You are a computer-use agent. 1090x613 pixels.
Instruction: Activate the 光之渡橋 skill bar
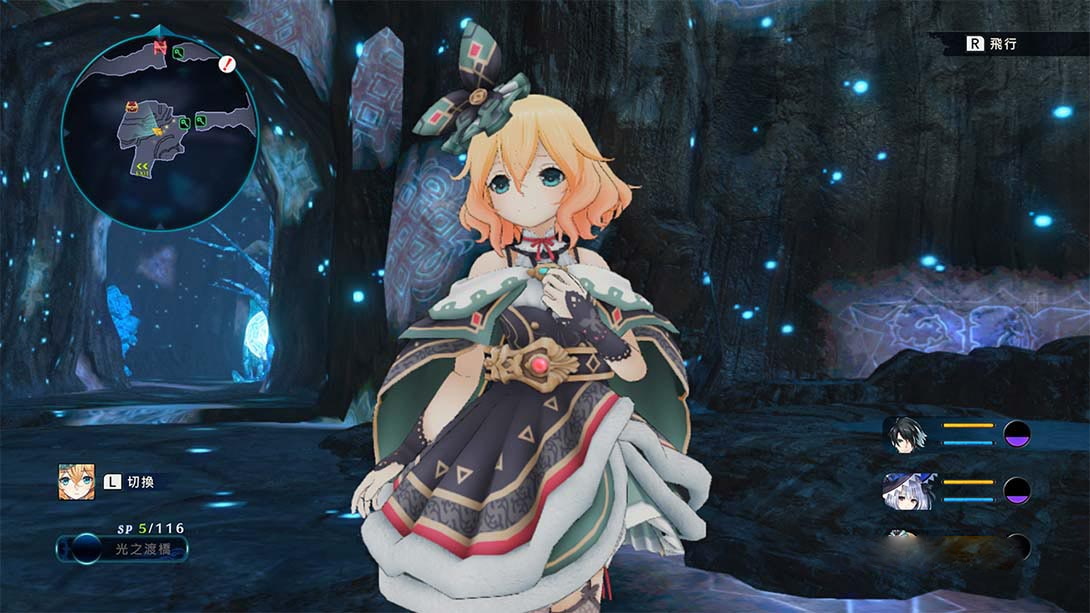124,548
